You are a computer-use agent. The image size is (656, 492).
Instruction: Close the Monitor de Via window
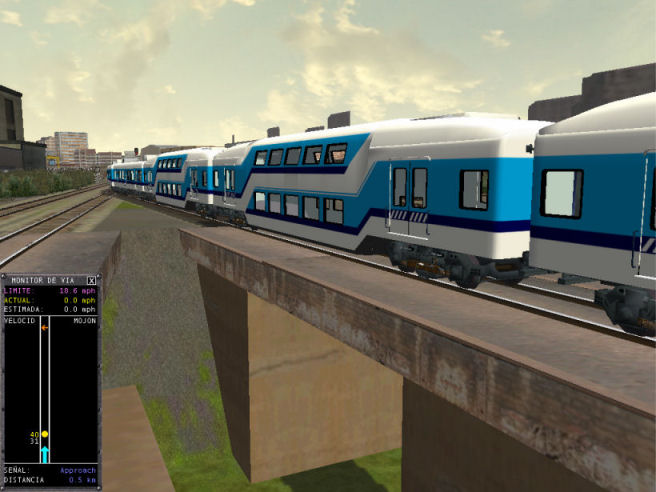(91, 280)
